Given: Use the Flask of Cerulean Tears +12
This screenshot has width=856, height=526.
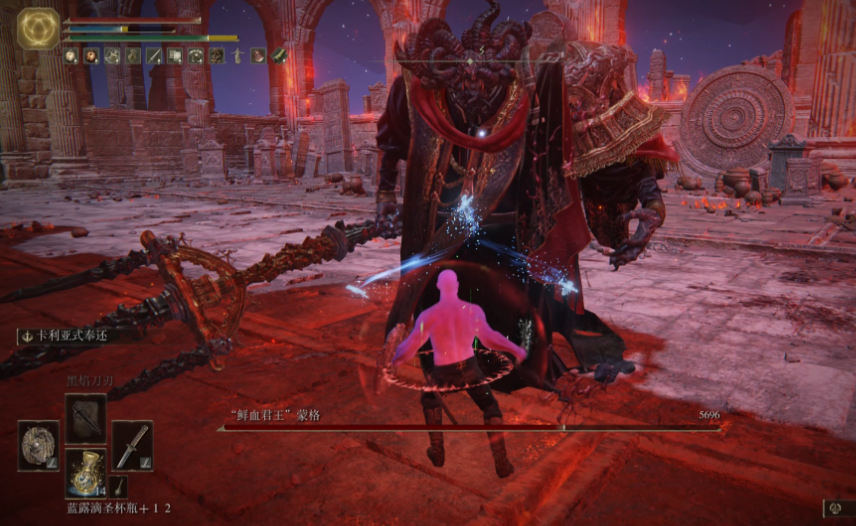Looking at the screenshot, I should tap(85, 470).
